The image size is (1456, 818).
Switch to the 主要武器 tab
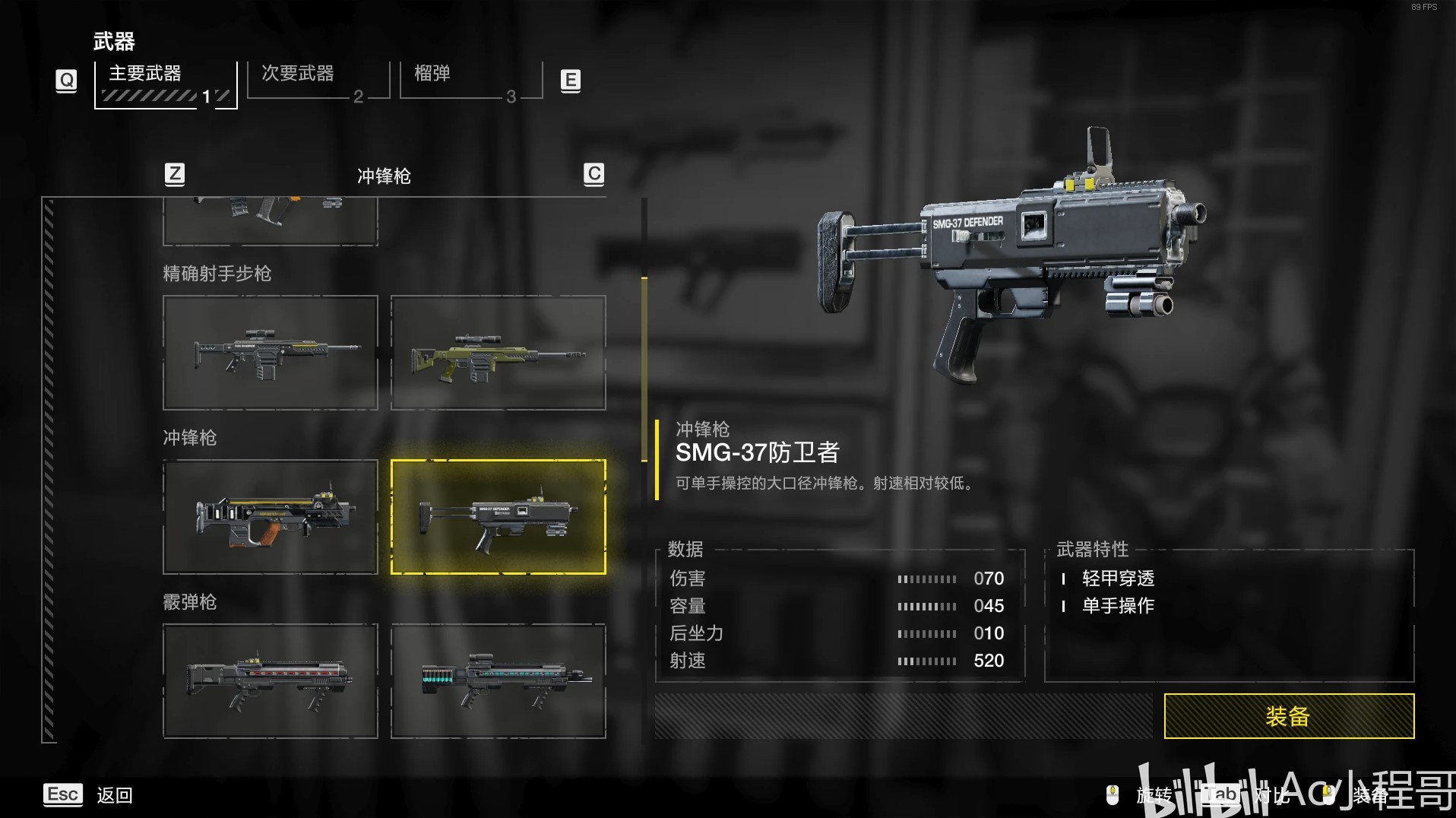point(166,84)
